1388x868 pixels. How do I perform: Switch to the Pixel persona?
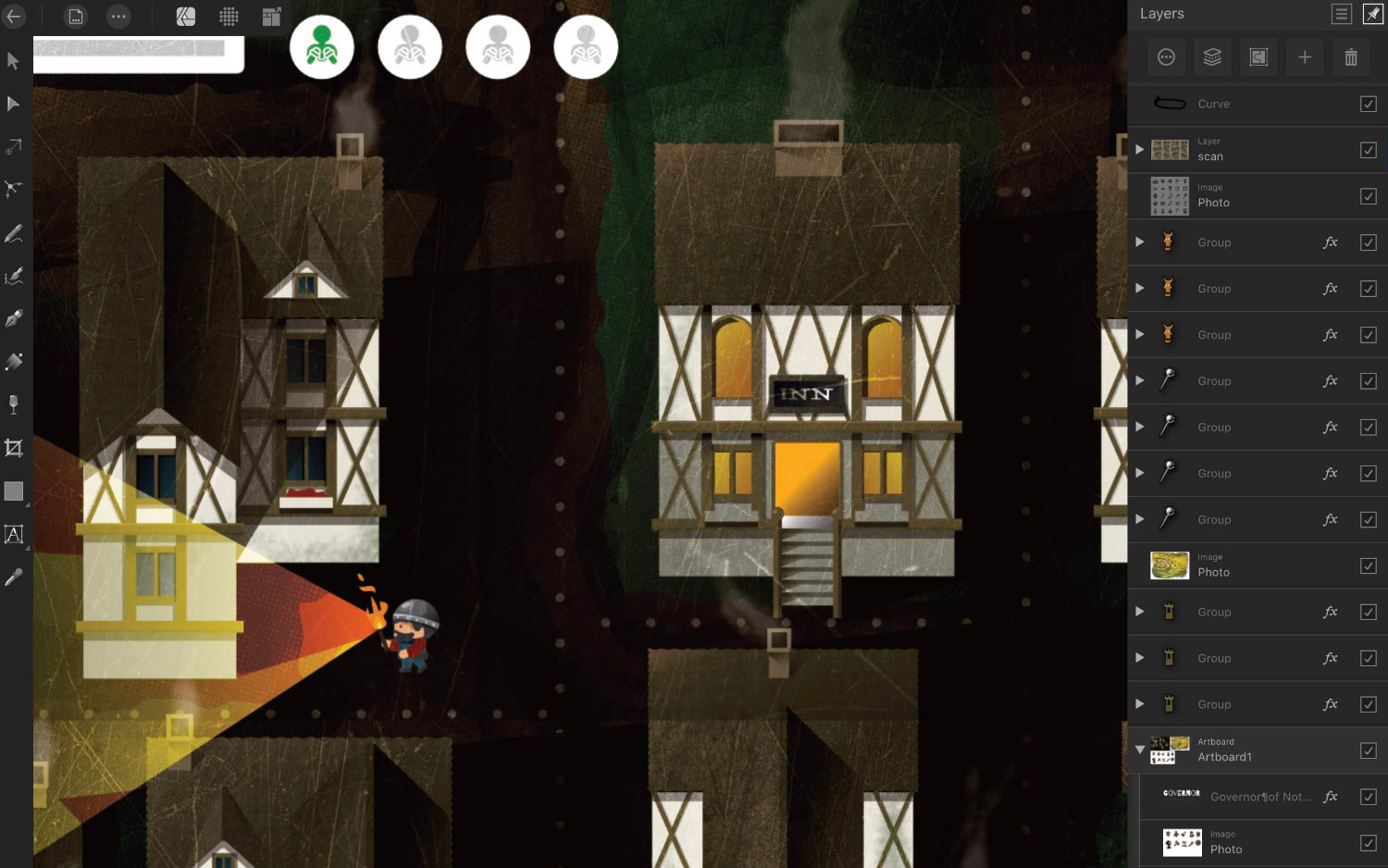229,17
